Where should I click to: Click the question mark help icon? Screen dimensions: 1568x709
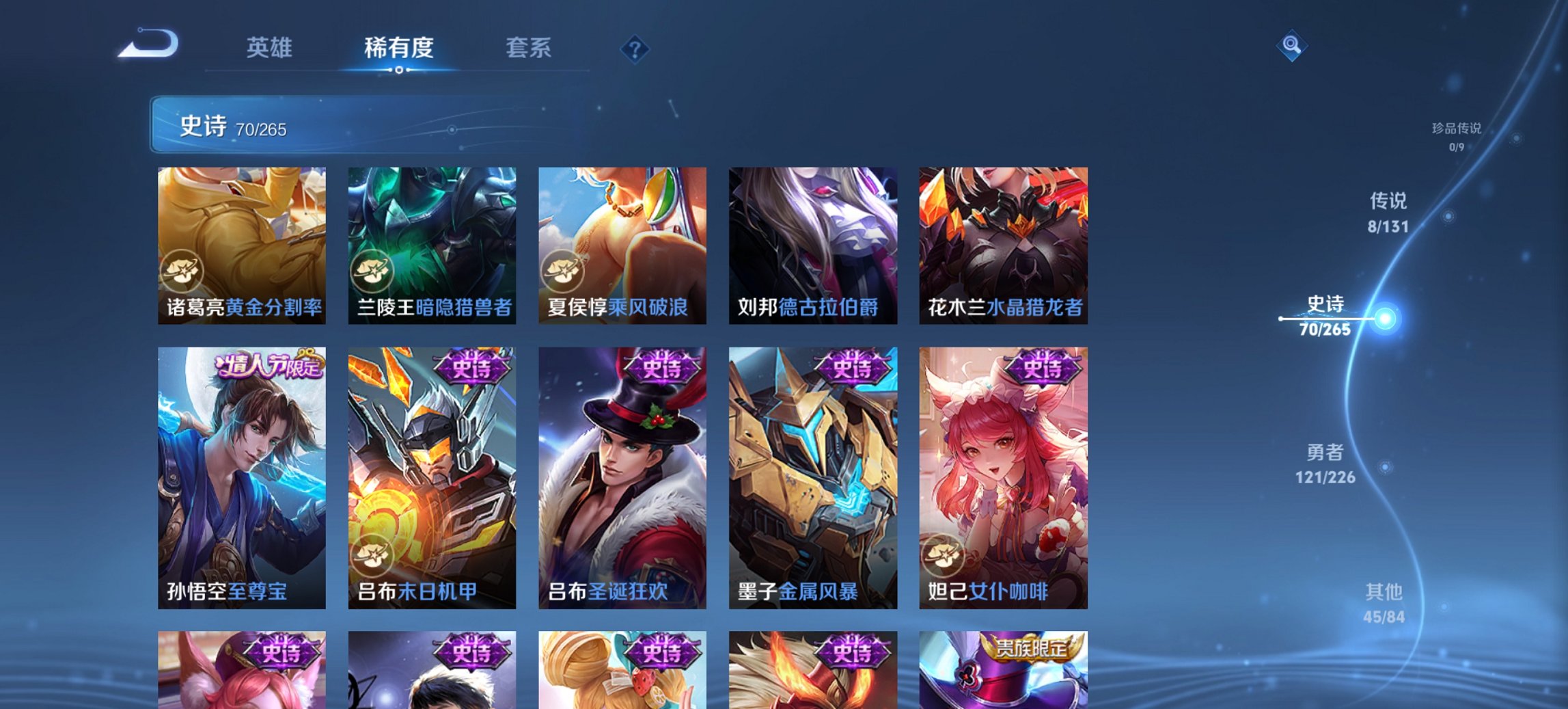635,49
